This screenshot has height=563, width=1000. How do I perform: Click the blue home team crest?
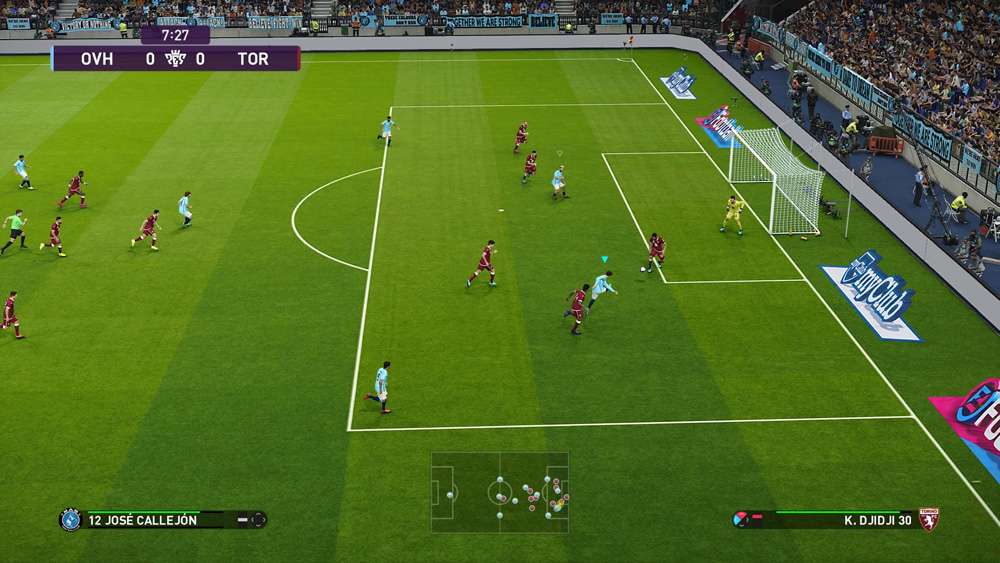pos(70,520)
